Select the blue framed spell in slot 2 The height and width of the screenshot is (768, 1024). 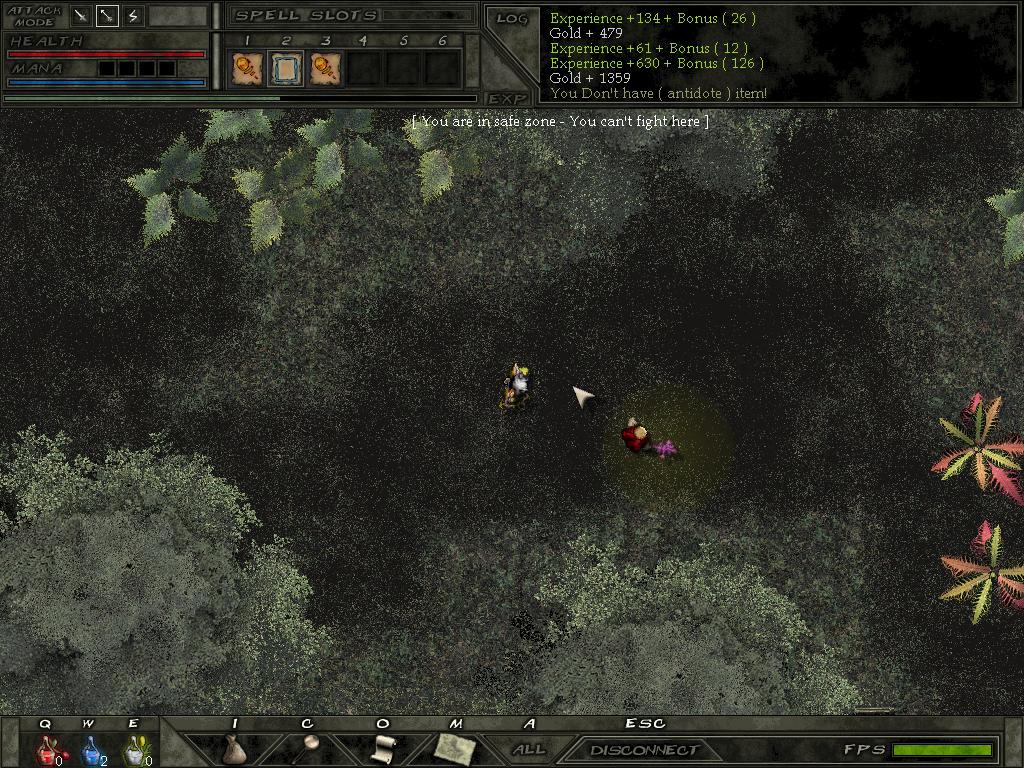click(x=286, y=68)
